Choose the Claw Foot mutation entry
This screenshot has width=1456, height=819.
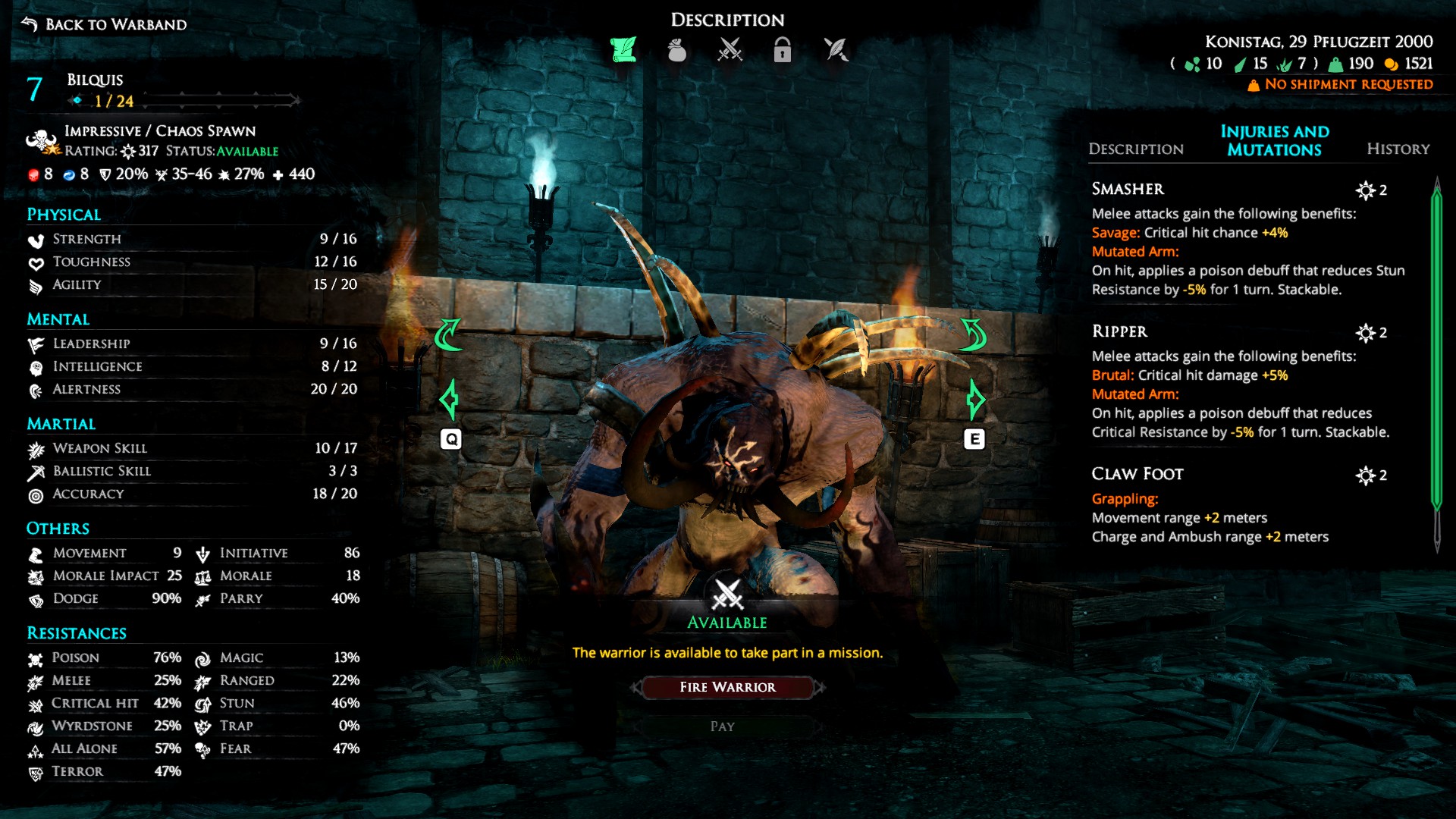pyautogui.click(x=1137, y=474)
